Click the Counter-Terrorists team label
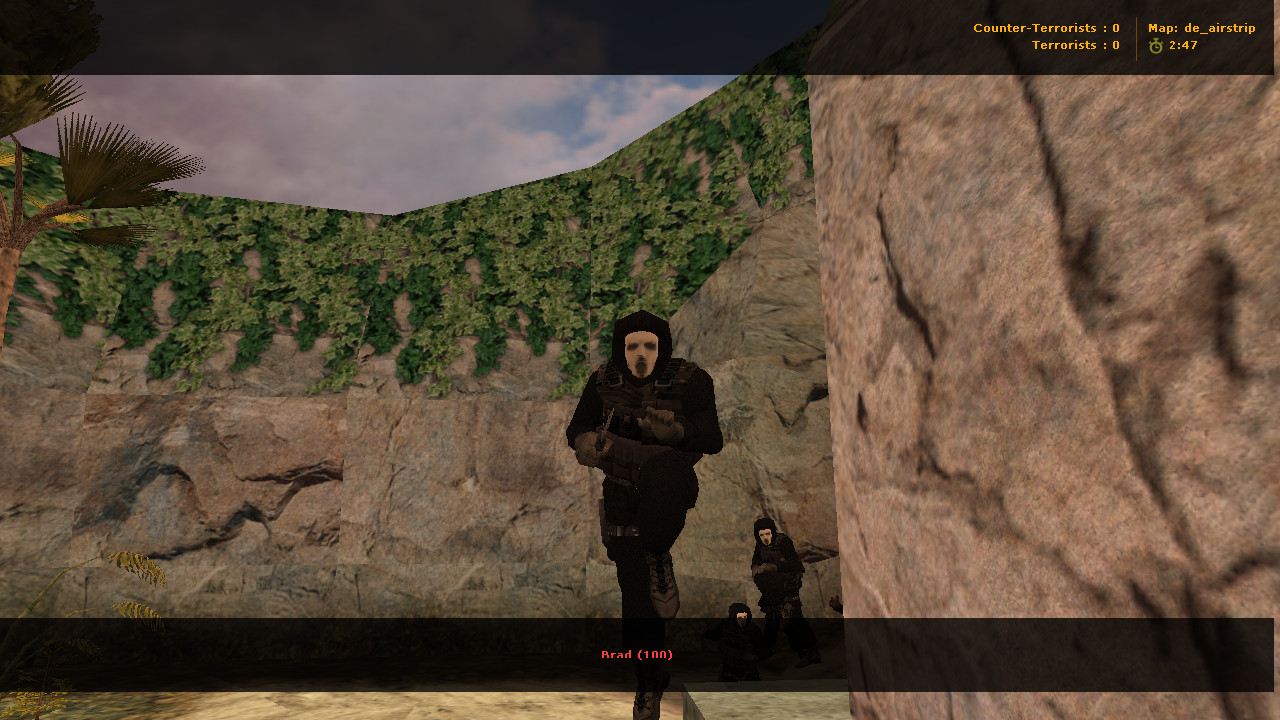This screenshot has height=720, width=1280. 1037,28
